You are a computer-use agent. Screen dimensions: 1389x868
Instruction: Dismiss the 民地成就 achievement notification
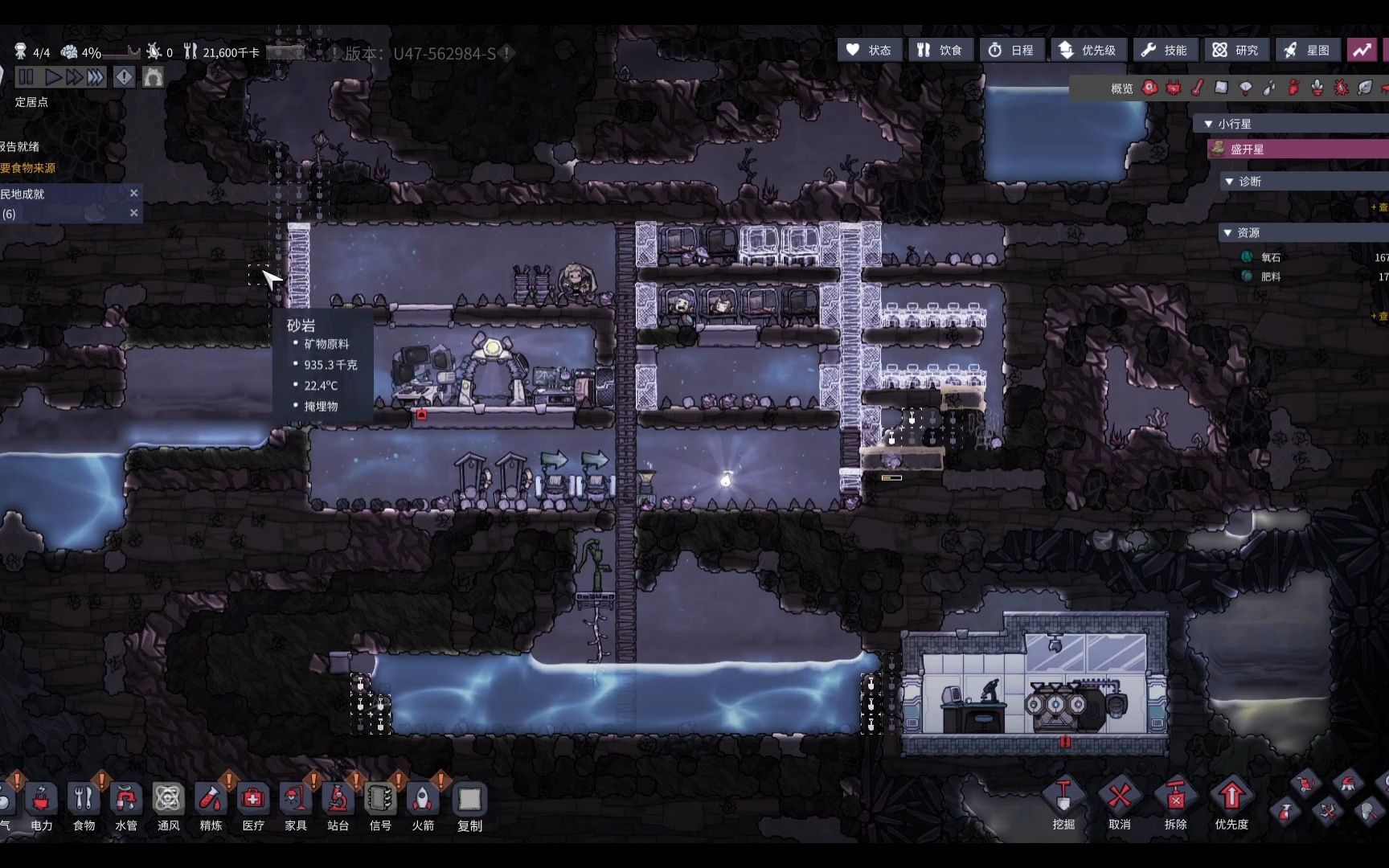pos(134,193)
